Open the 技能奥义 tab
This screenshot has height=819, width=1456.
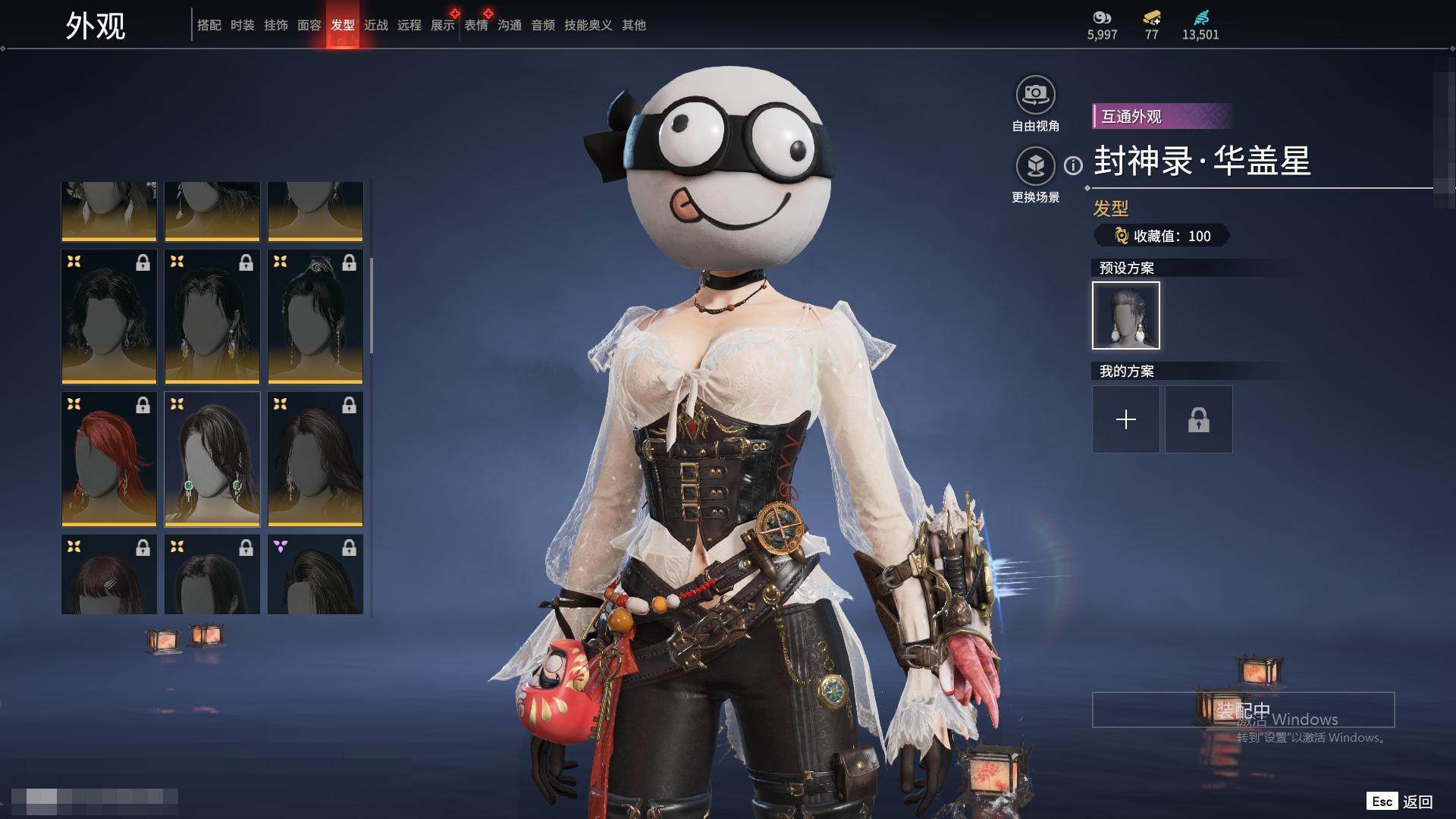[588, 25]
